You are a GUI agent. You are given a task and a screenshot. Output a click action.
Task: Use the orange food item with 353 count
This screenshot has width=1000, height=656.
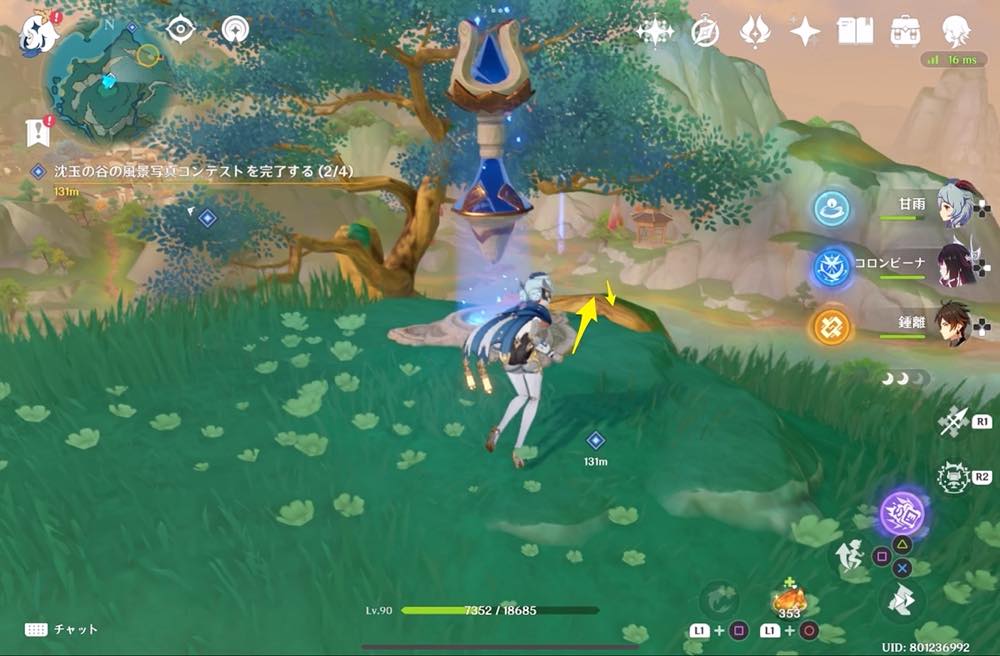tap(790, 601)
